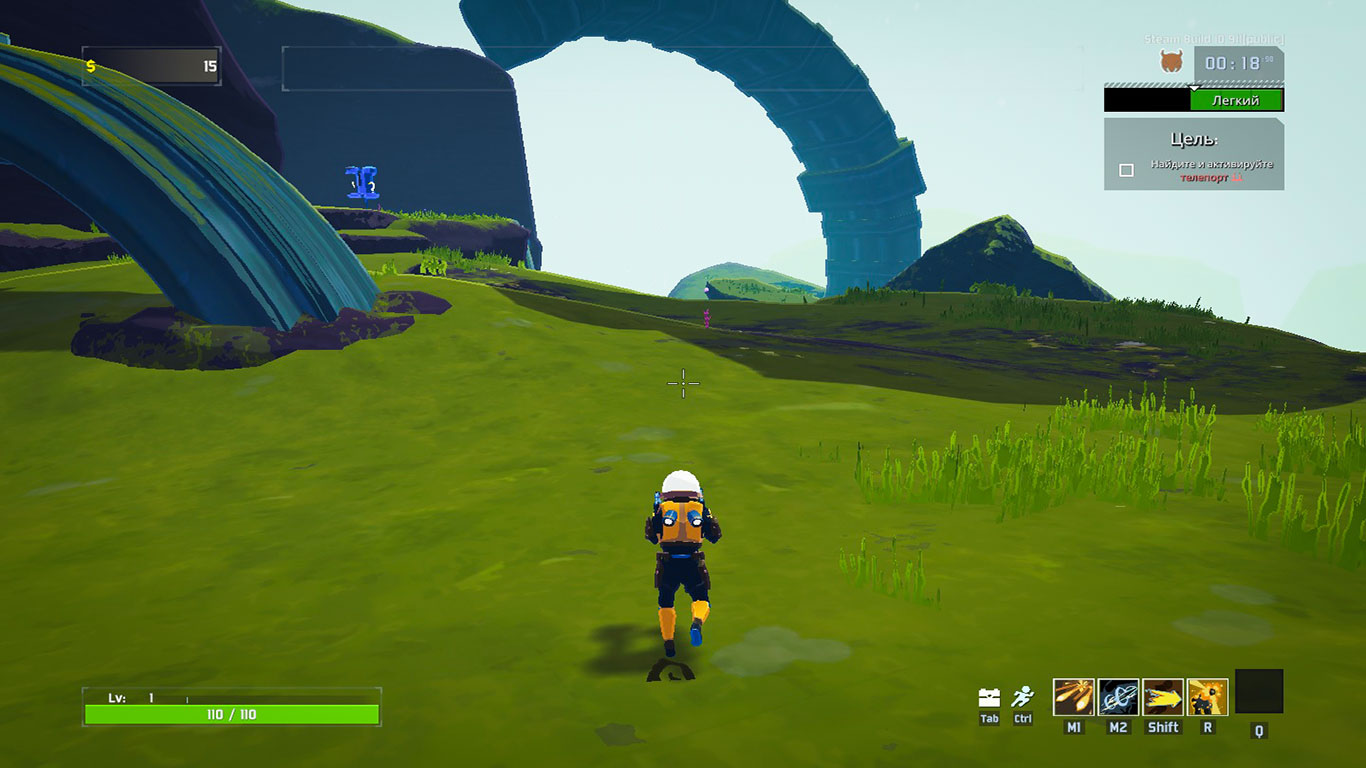Click the horned monster head icon

[x=1170, y=63]
